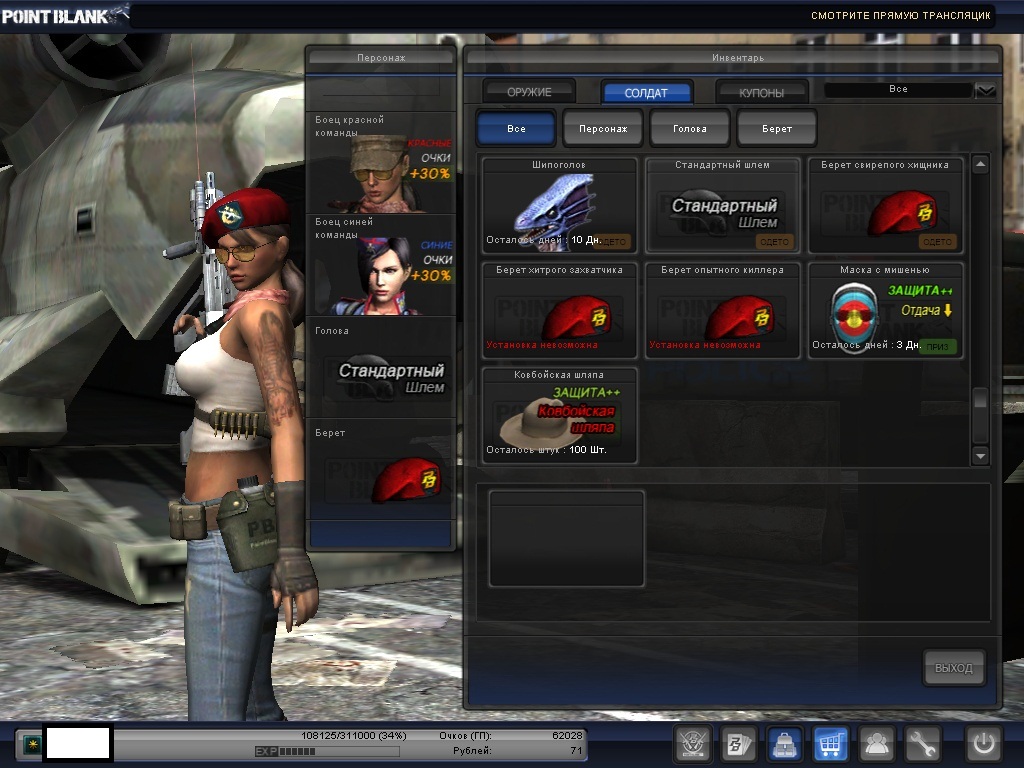Pick the Стандартный шлем inventory item
Screen dimensions: 1024x768
tap(722, 205)
